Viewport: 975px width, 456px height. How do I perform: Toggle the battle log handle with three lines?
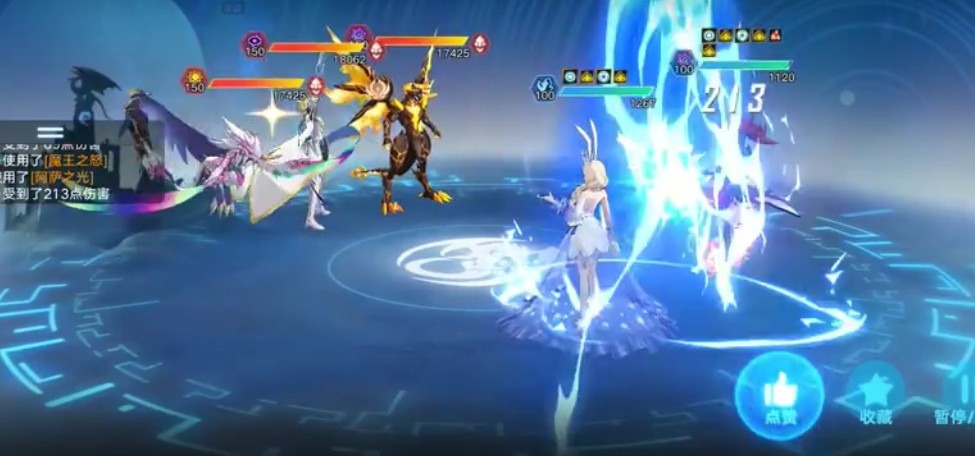tap(50, 132)
